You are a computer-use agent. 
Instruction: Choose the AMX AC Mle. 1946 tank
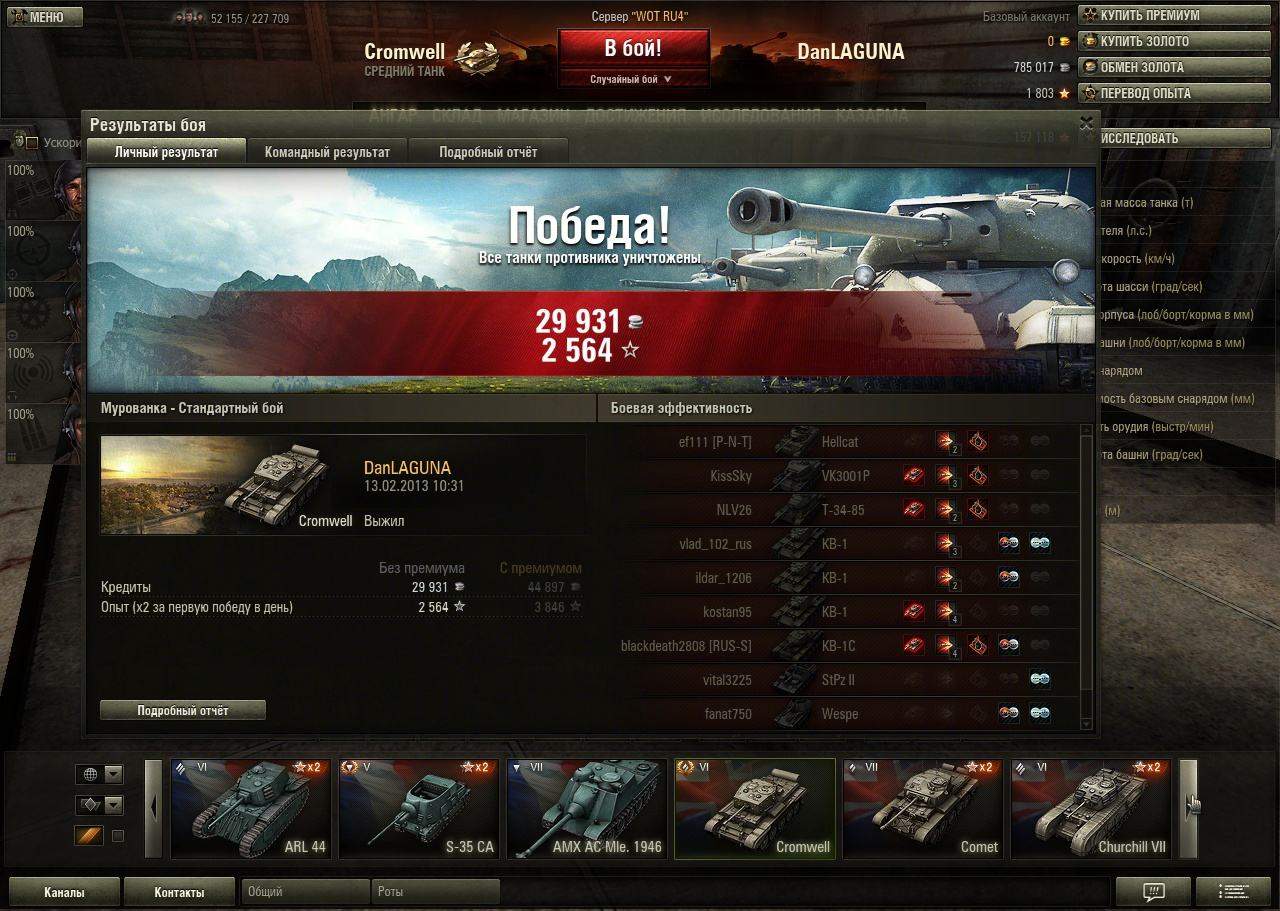tap(586, 808)
